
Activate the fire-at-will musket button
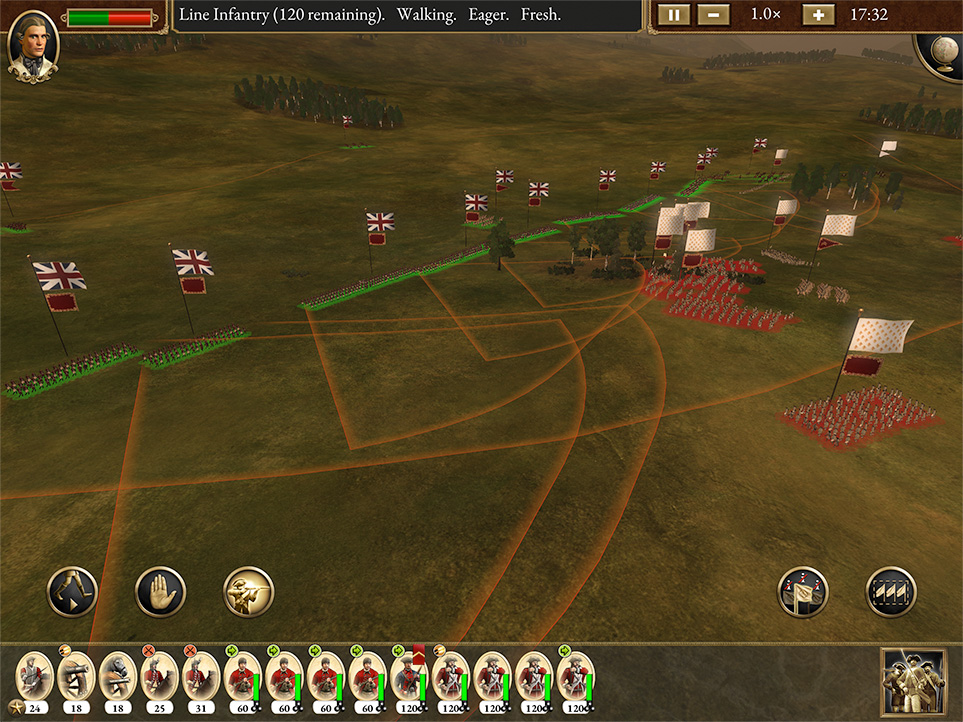click(x=248, y=592)
